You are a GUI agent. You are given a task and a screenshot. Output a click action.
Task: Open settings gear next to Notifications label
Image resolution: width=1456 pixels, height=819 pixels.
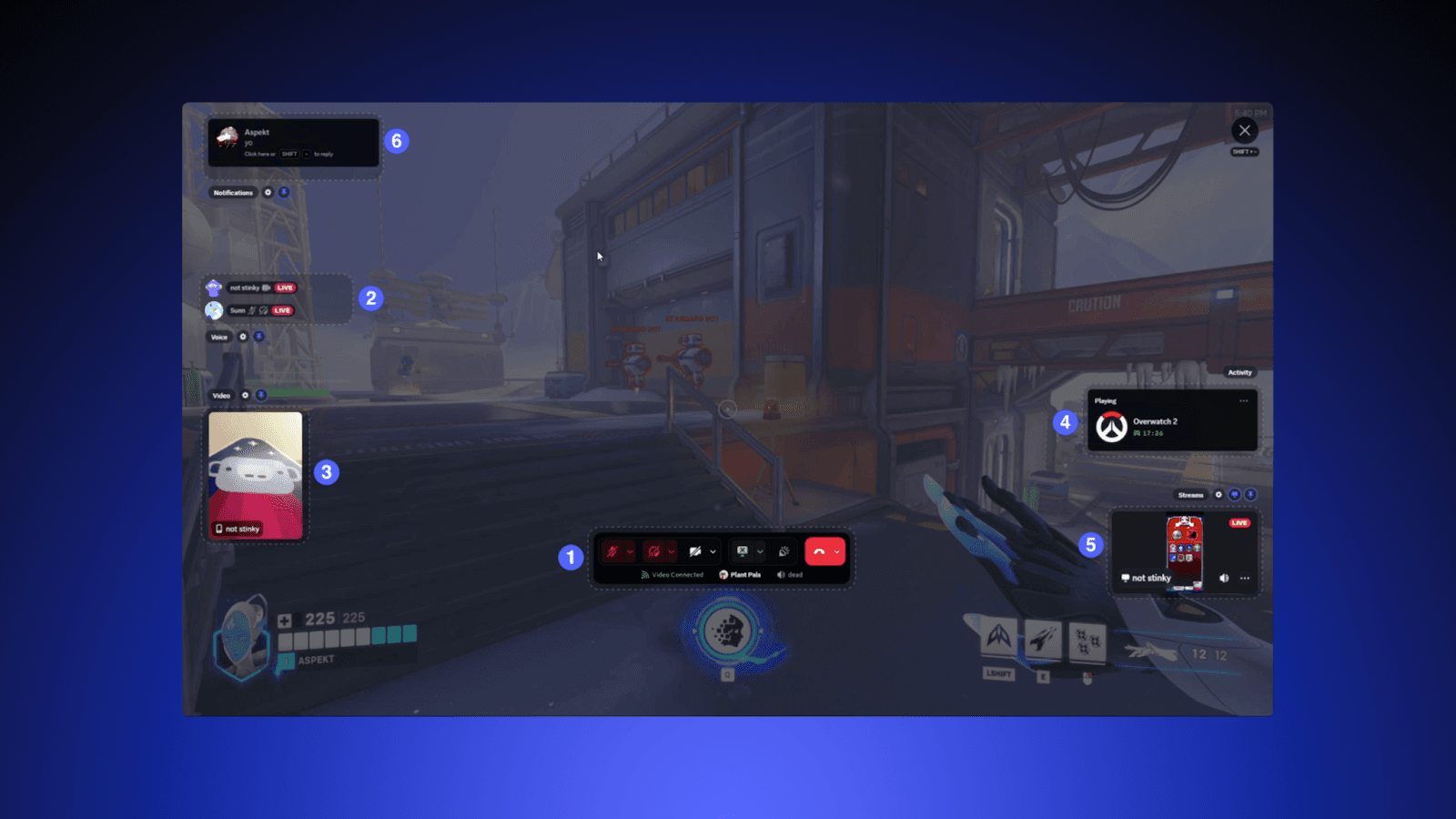(x=268, y=192)
